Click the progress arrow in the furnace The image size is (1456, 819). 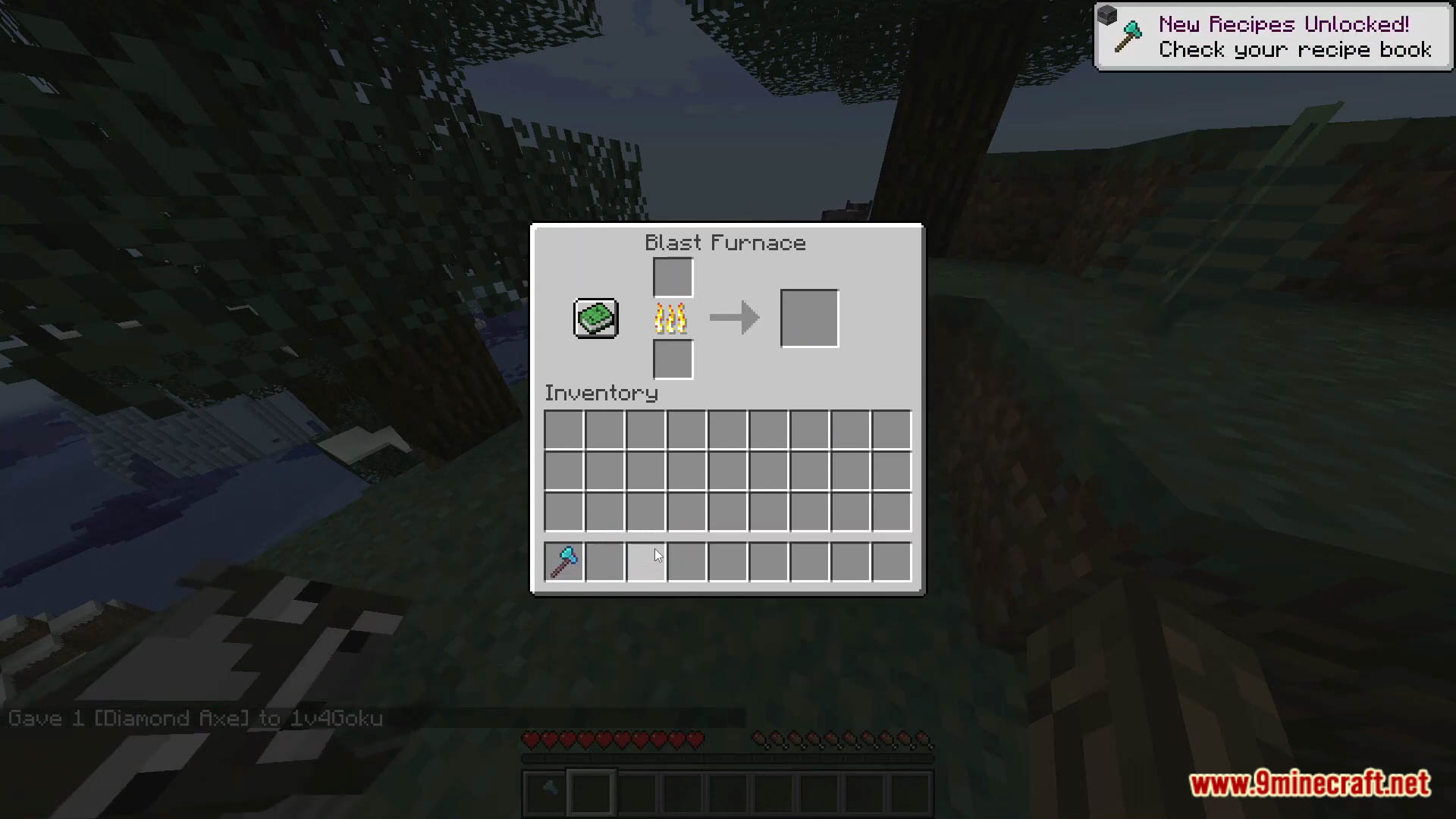pos(733,318)
